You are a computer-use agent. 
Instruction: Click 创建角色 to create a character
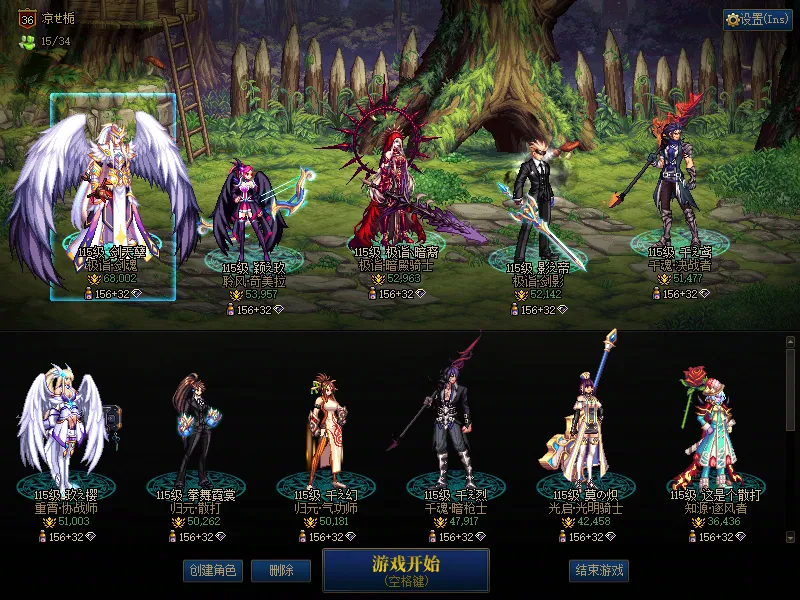point(212,570)
